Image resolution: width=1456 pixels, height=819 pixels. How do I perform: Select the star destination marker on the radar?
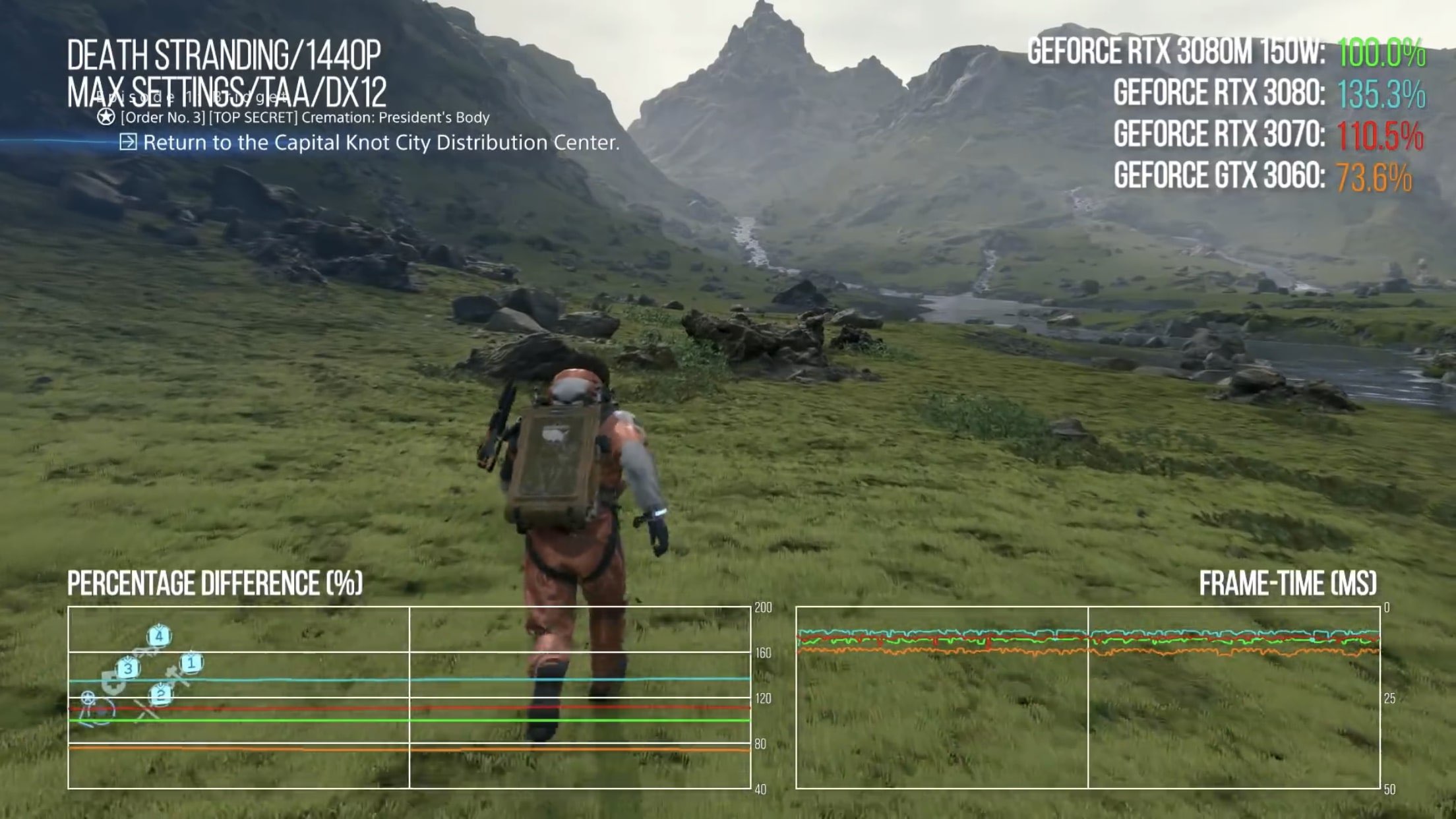click(88, 697)
